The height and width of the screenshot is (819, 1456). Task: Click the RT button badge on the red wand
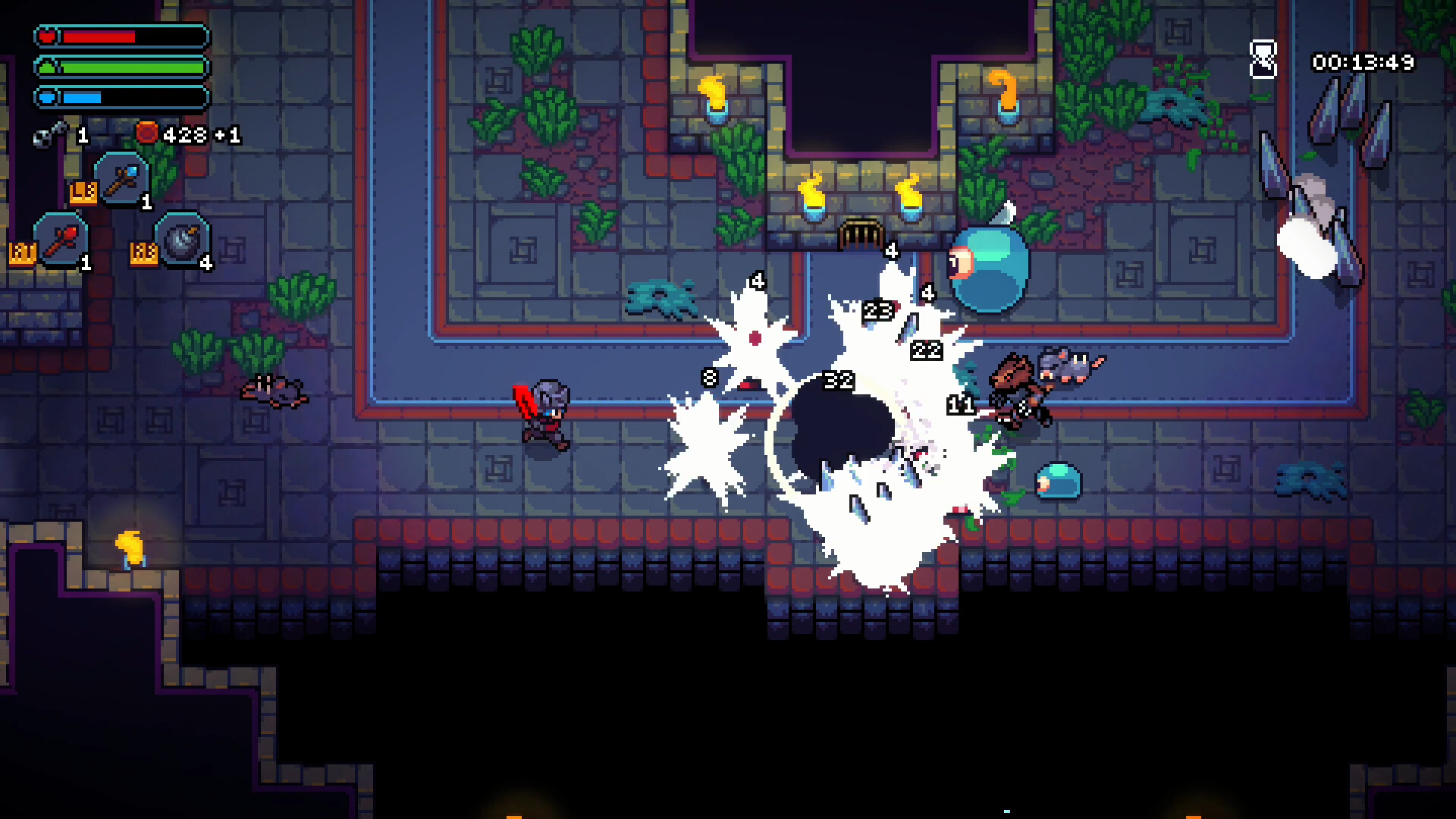(x=24, y=250)
